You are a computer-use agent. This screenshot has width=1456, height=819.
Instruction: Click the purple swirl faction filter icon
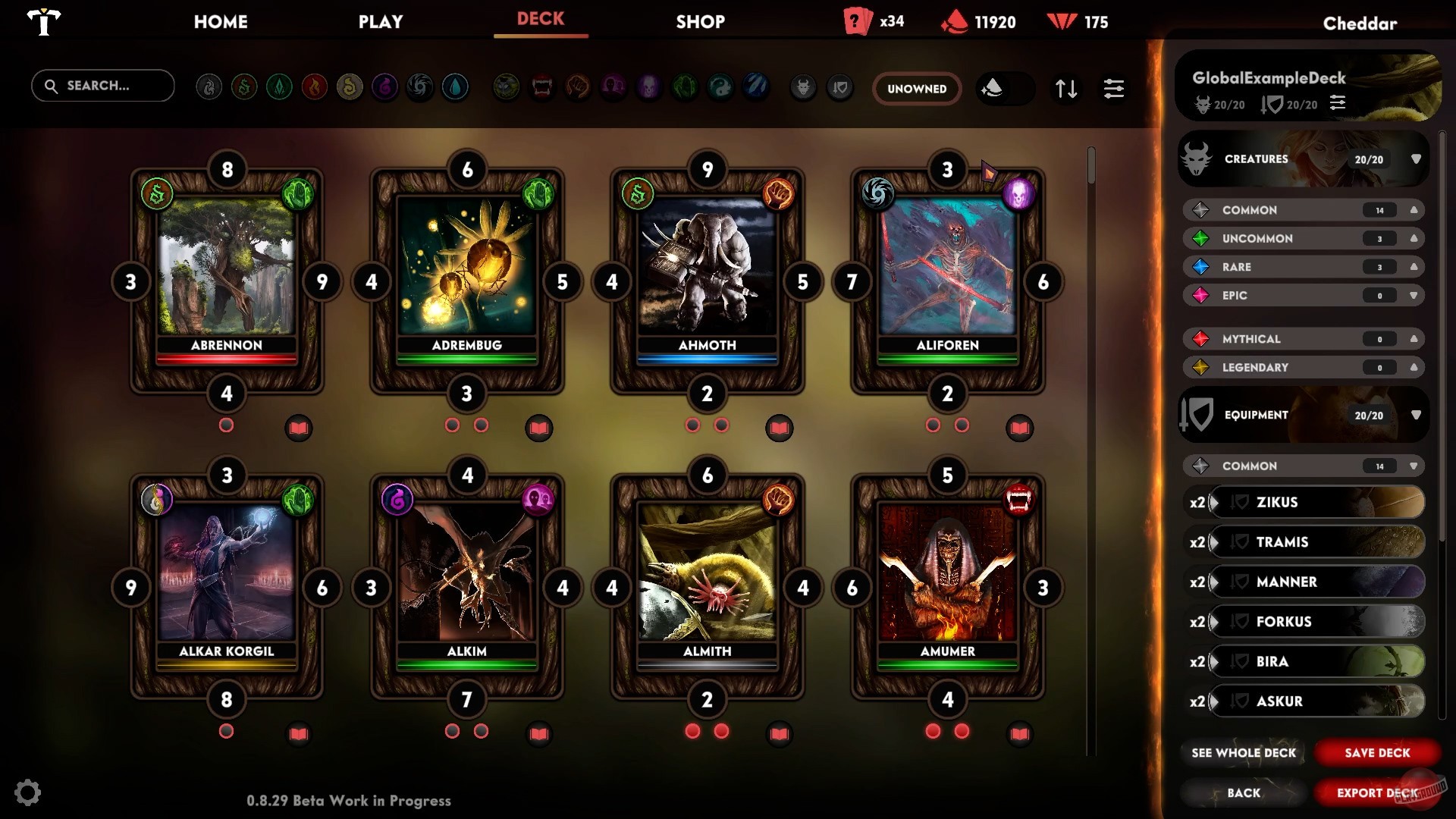386,86
